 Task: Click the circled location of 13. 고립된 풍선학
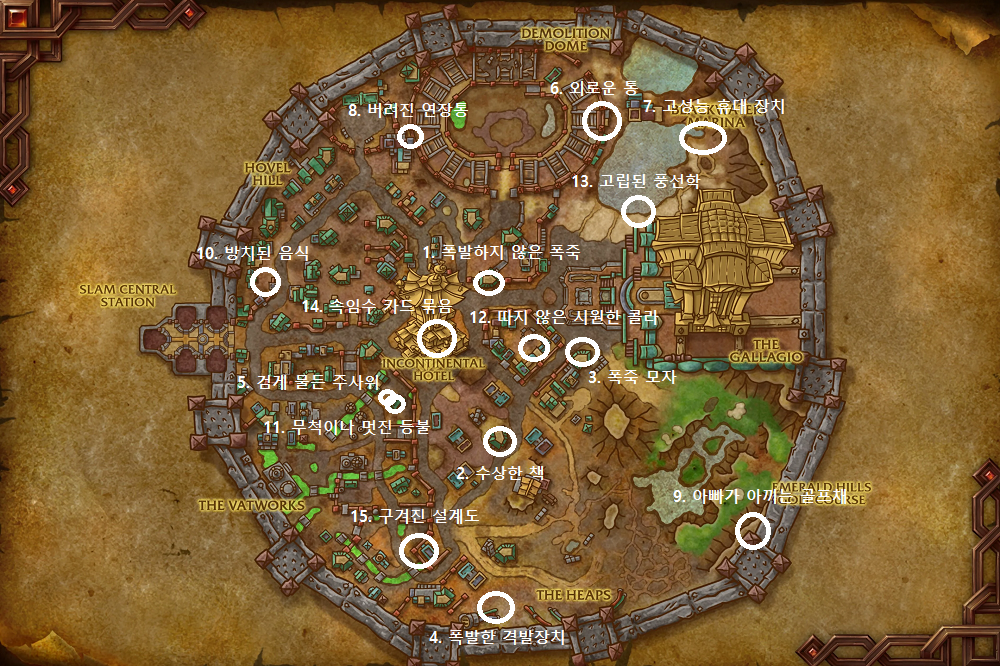[638, 211]
